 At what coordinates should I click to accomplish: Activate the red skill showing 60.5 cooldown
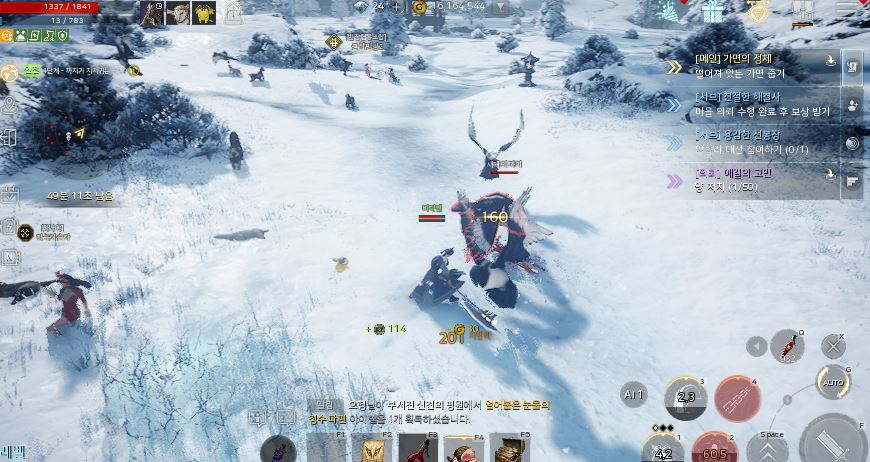point(715,446)
